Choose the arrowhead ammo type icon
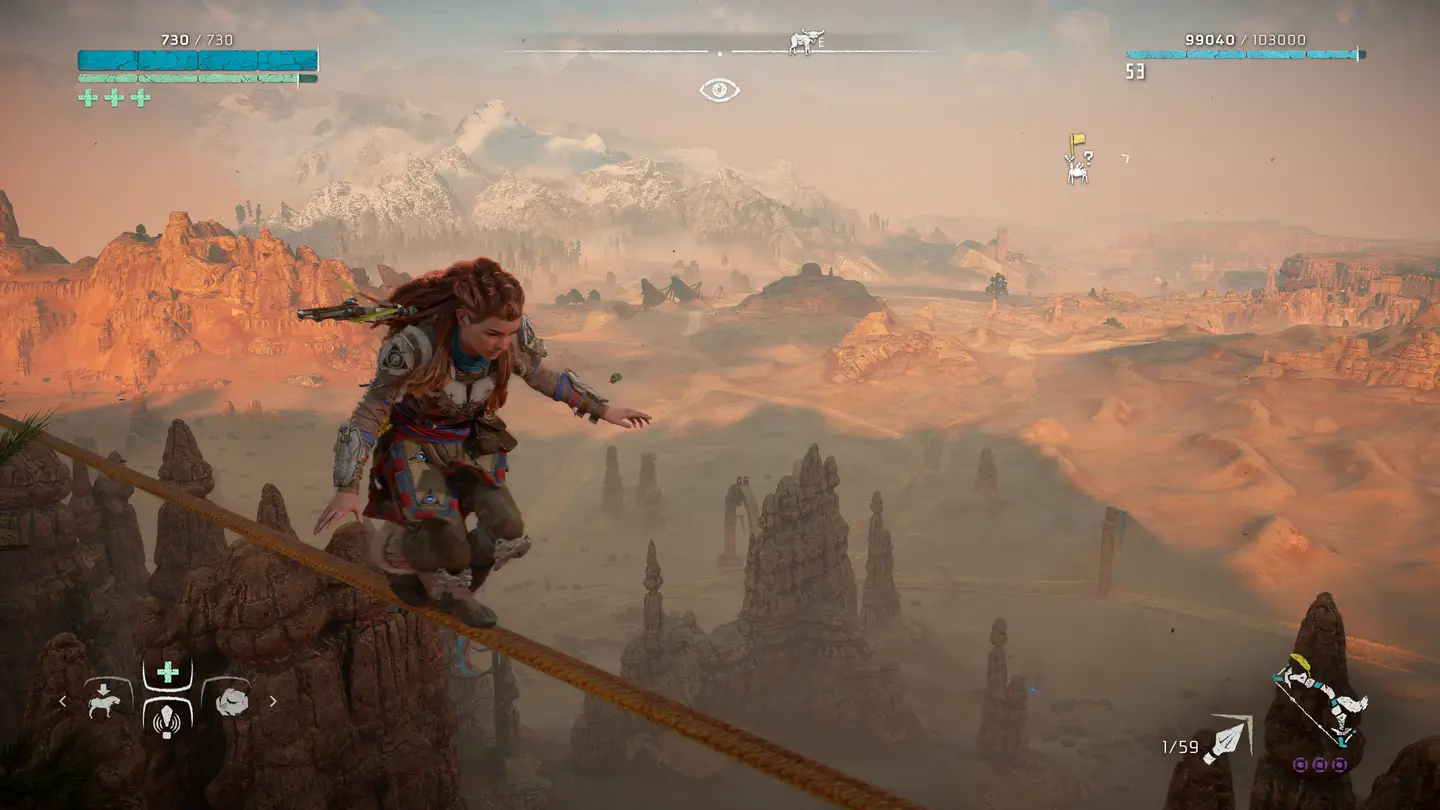 (1229, 740)
